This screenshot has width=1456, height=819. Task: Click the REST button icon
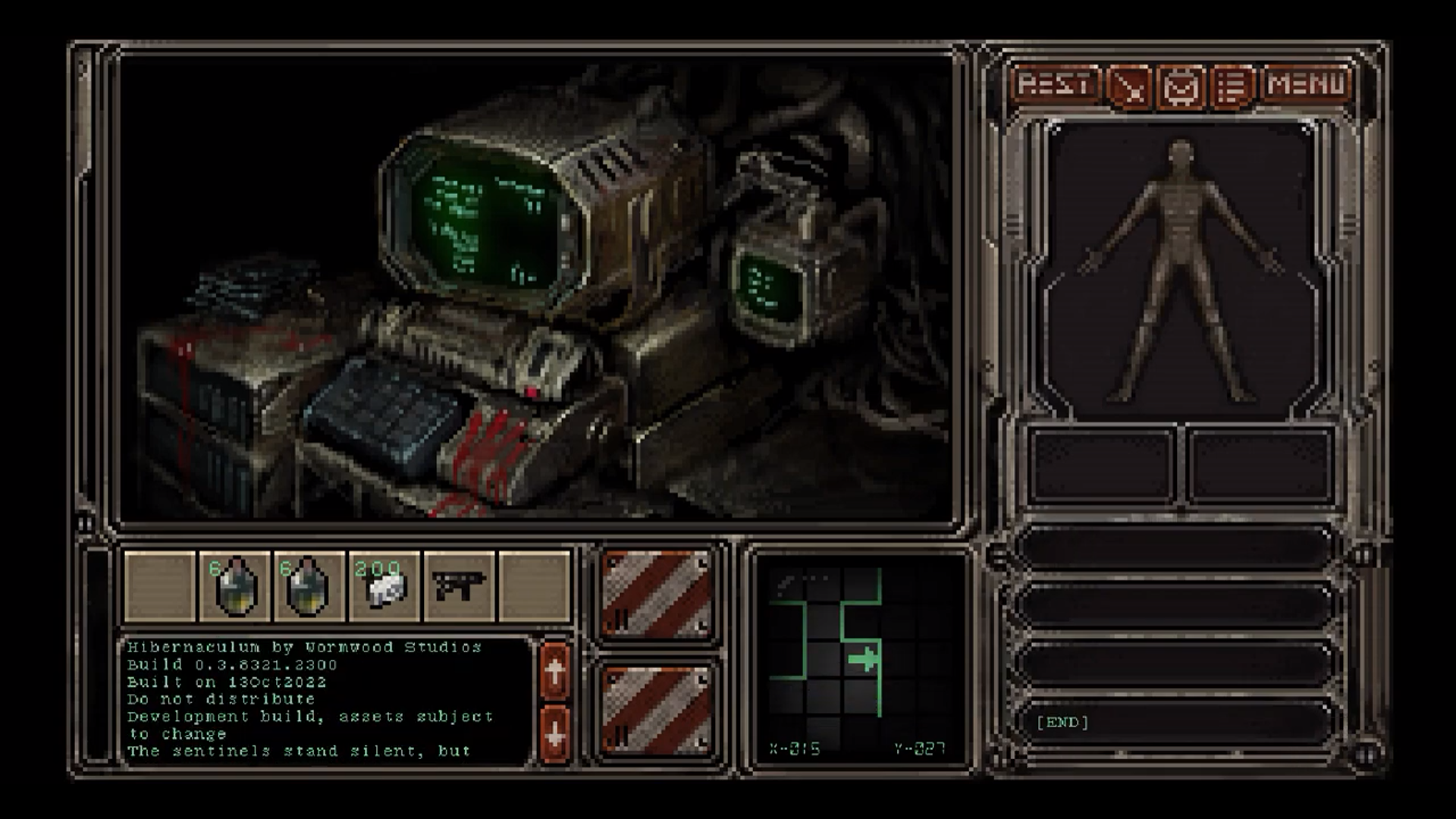(1056, 84)
